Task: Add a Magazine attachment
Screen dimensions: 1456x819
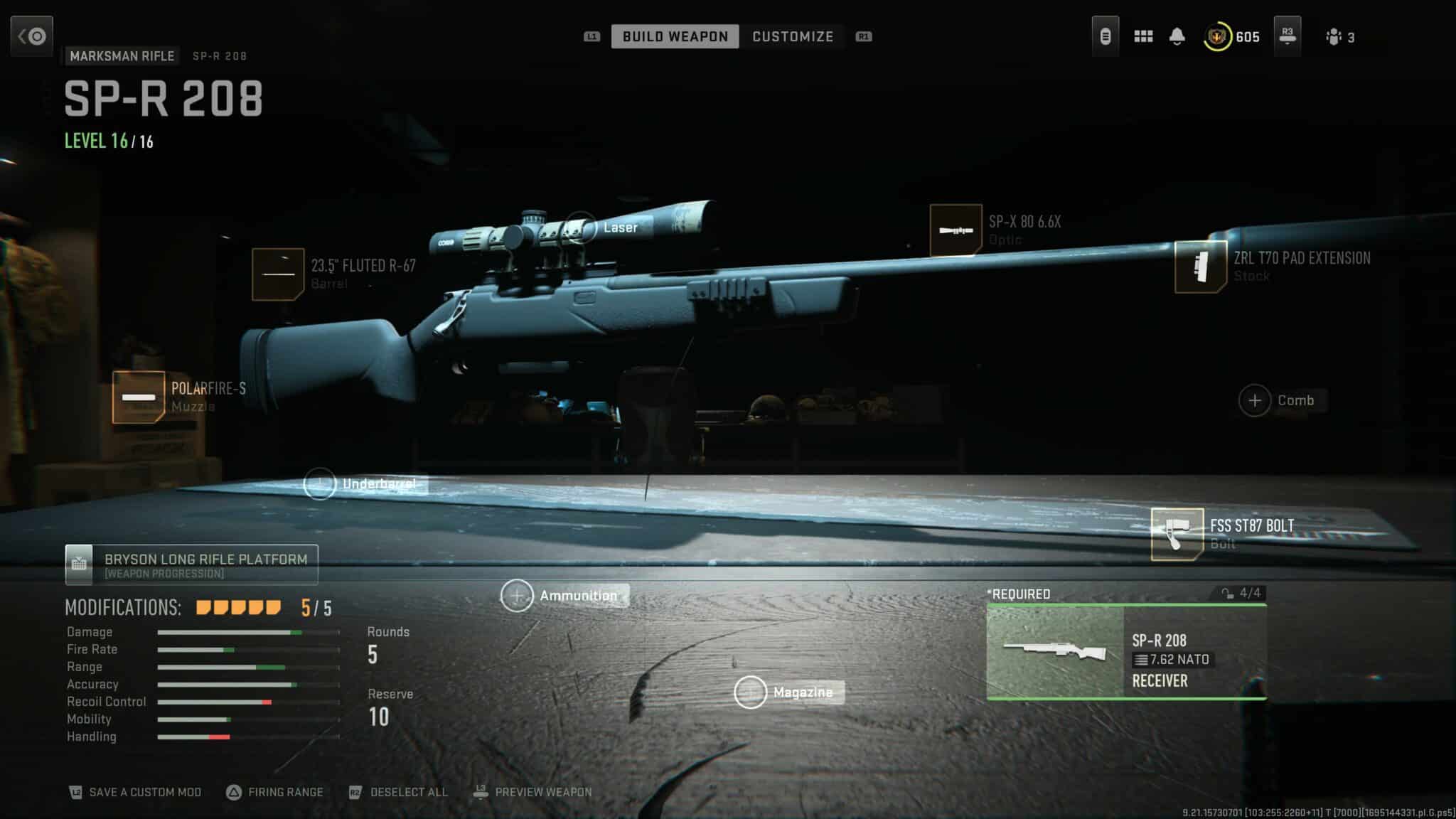Action: coord(750,692)
